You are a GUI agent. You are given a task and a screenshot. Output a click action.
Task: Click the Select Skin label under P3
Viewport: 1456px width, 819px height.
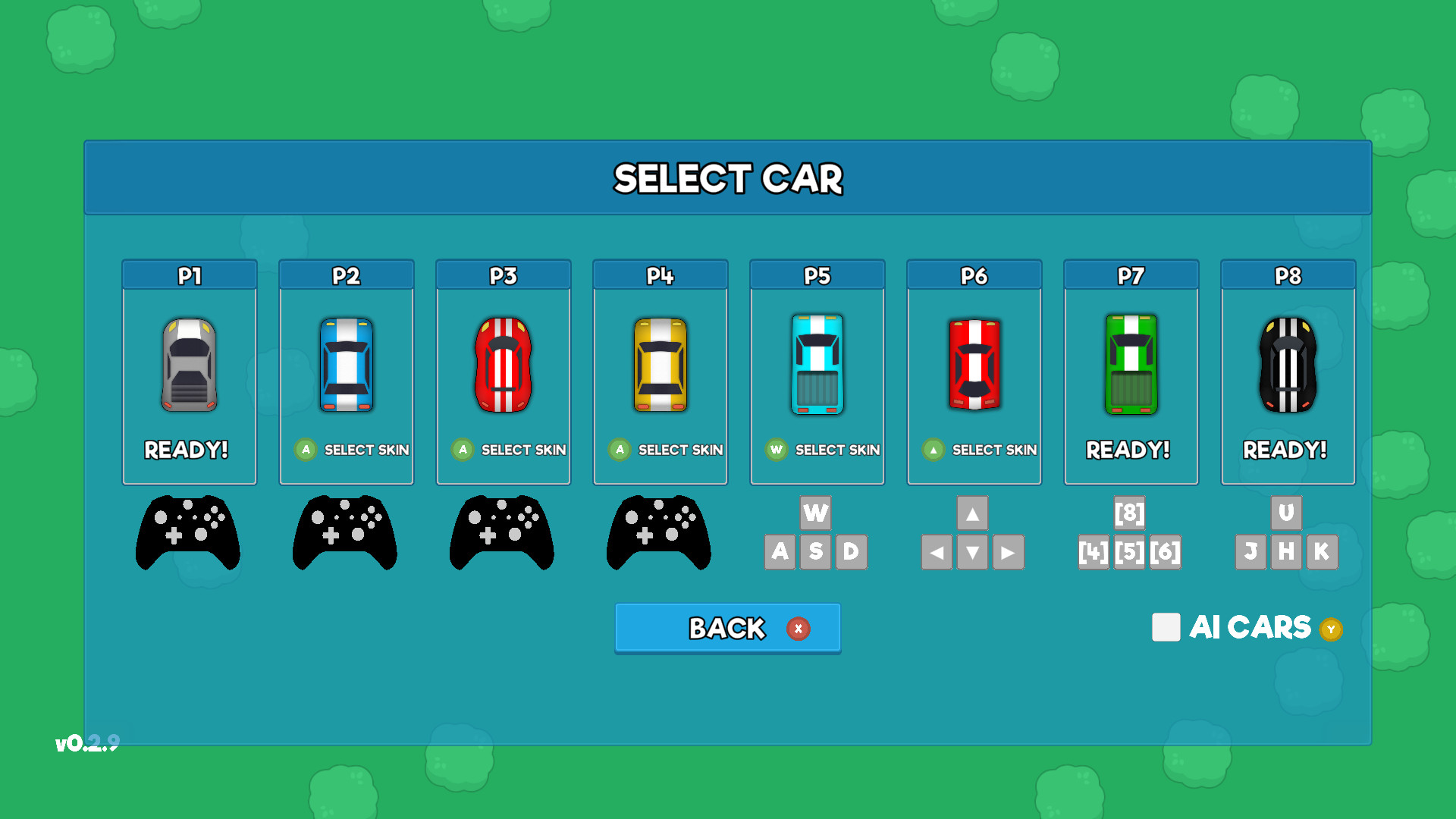click(523, 449)
